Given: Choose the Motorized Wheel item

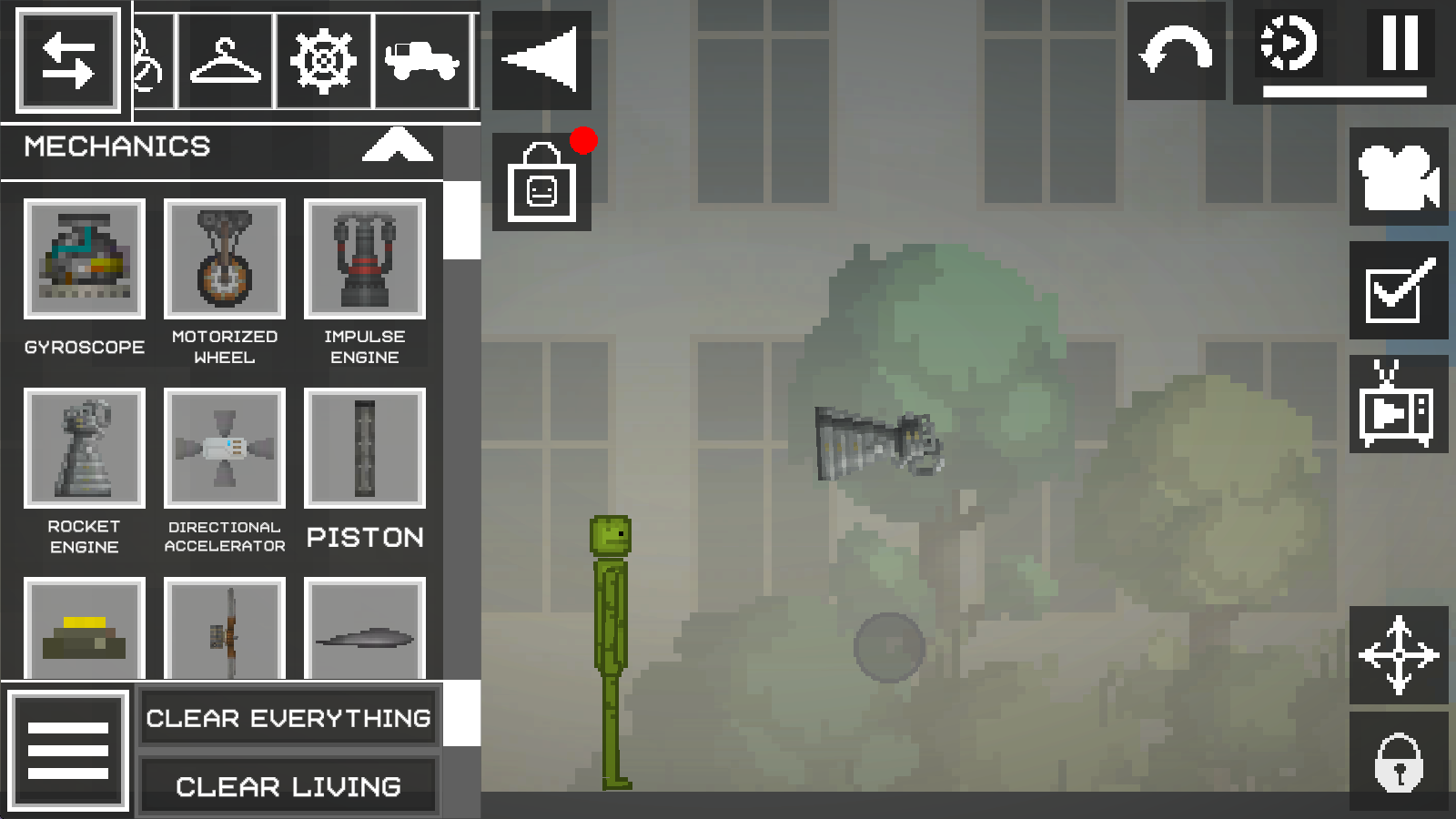Looking at the screenshot, I should point(225,259).
